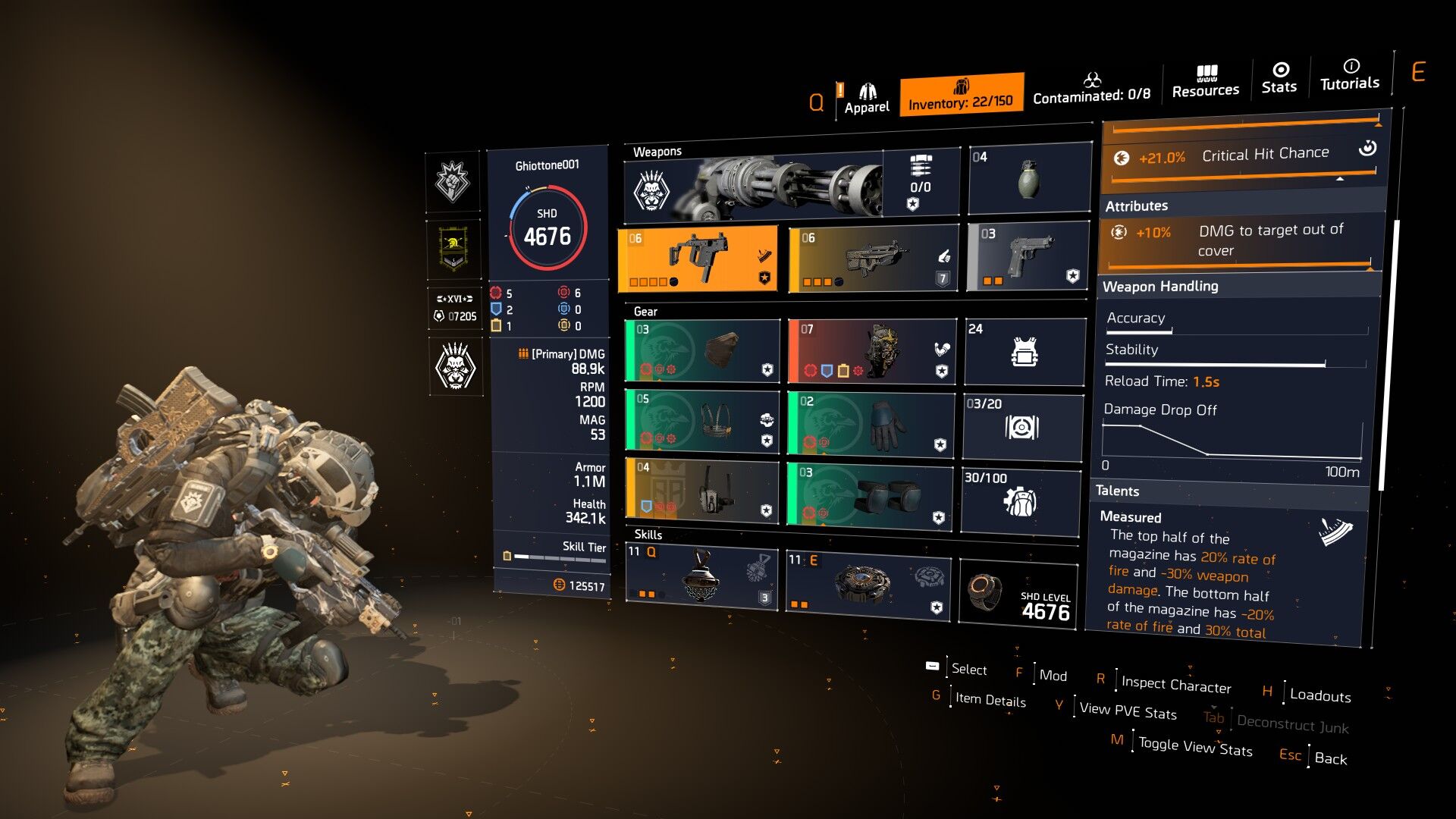Open the exotic backpack gear slot
The height and width of the screenshot is (819, 1456).
872,350
